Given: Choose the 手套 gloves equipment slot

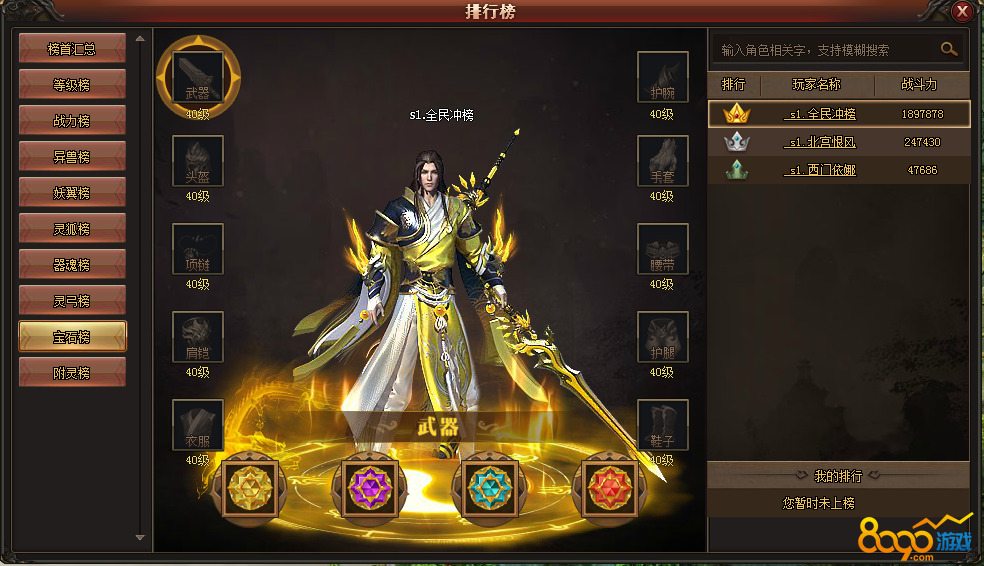Looking at the screenshot, I should [x=662, y=160].
